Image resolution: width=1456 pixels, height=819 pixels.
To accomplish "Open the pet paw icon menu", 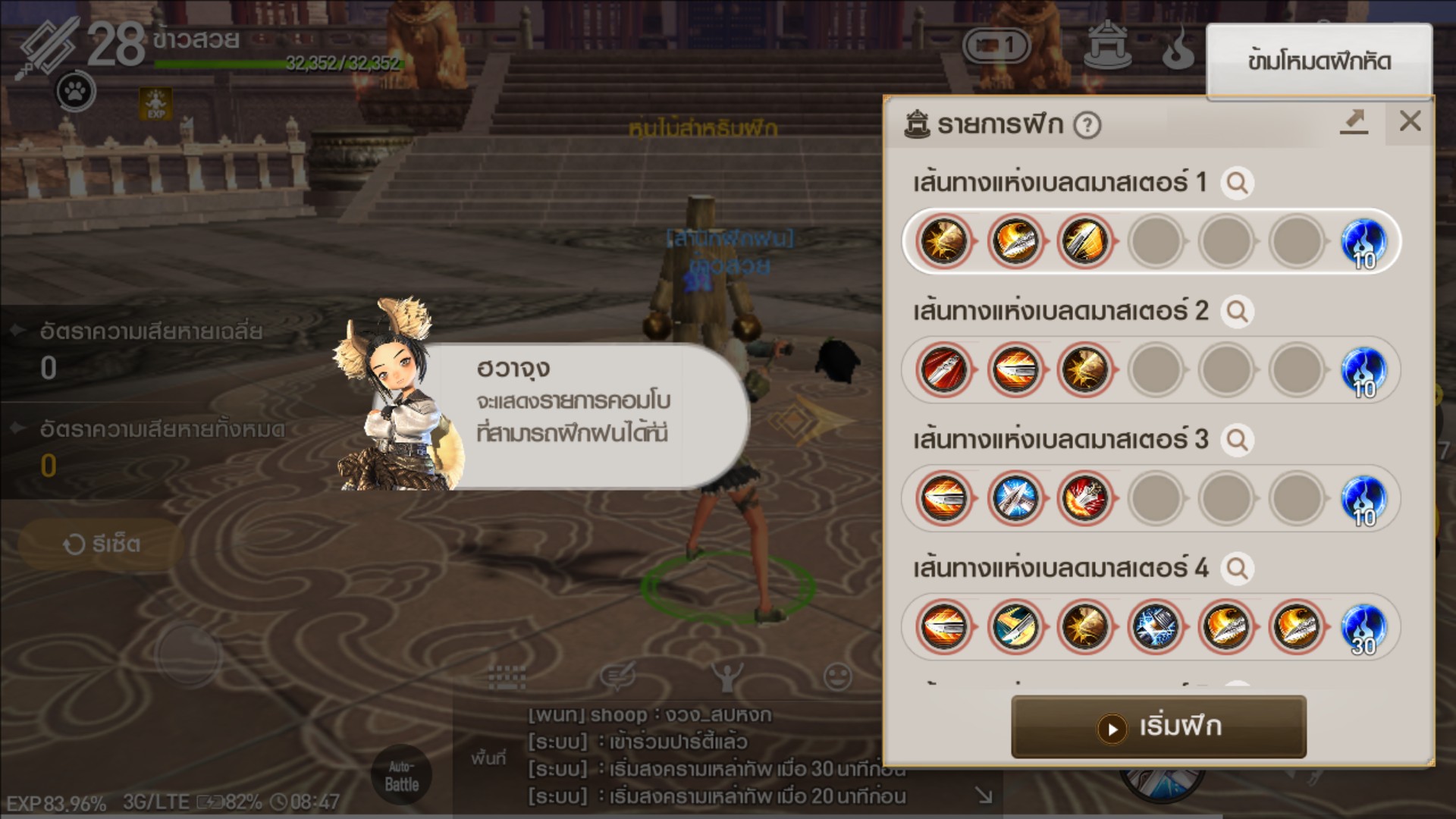I will [x=76, y=92].
